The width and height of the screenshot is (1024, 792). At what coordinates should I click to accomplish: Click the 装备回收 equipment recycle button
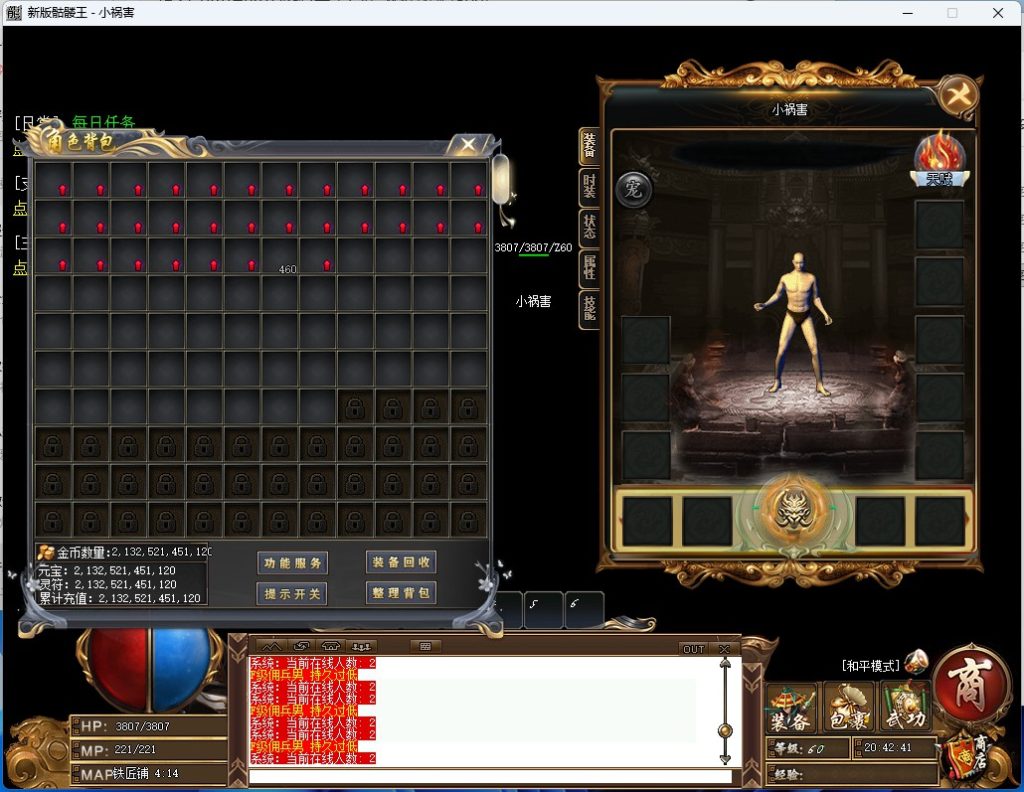coord(400,562)
